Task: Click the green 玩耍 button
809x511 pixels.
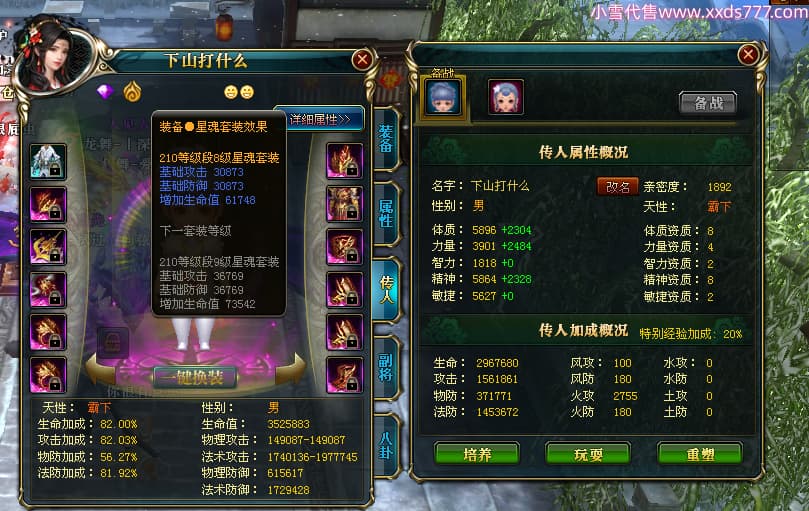Action: [587, 453]
